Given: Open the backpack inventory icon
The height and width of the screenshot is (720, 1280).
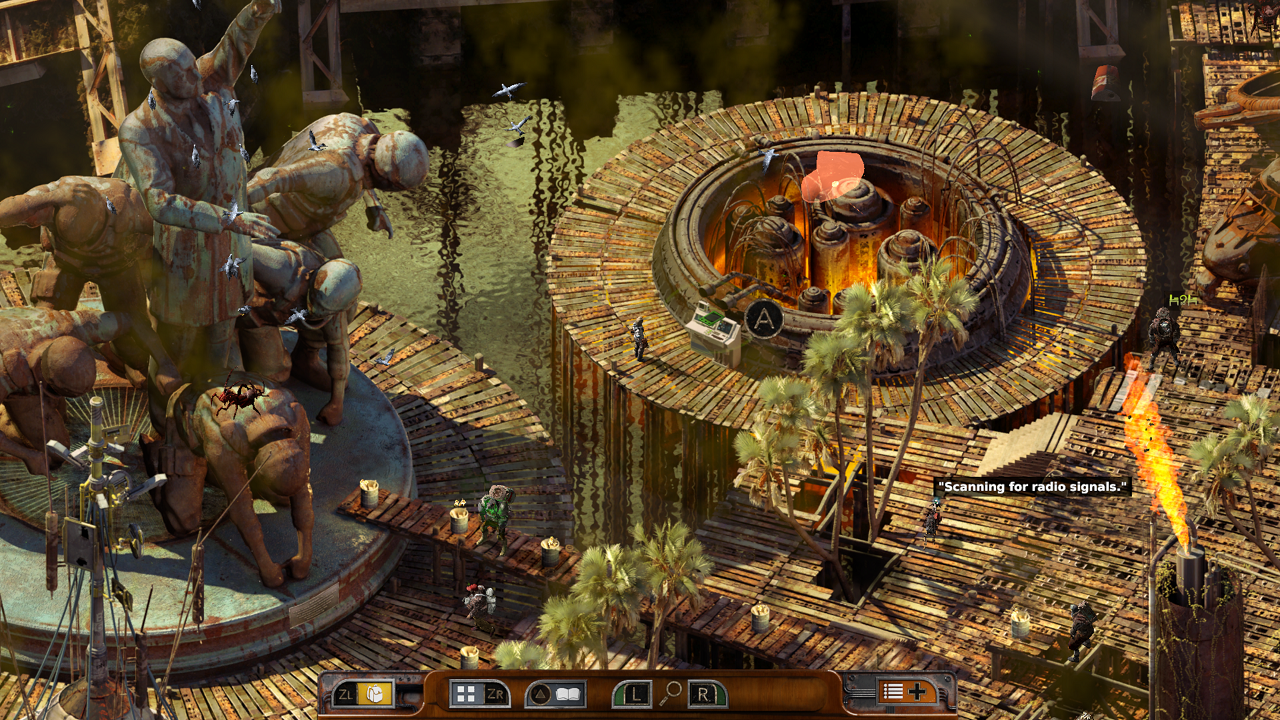Looking at the screenshot, I should click(x=375, y=693).
